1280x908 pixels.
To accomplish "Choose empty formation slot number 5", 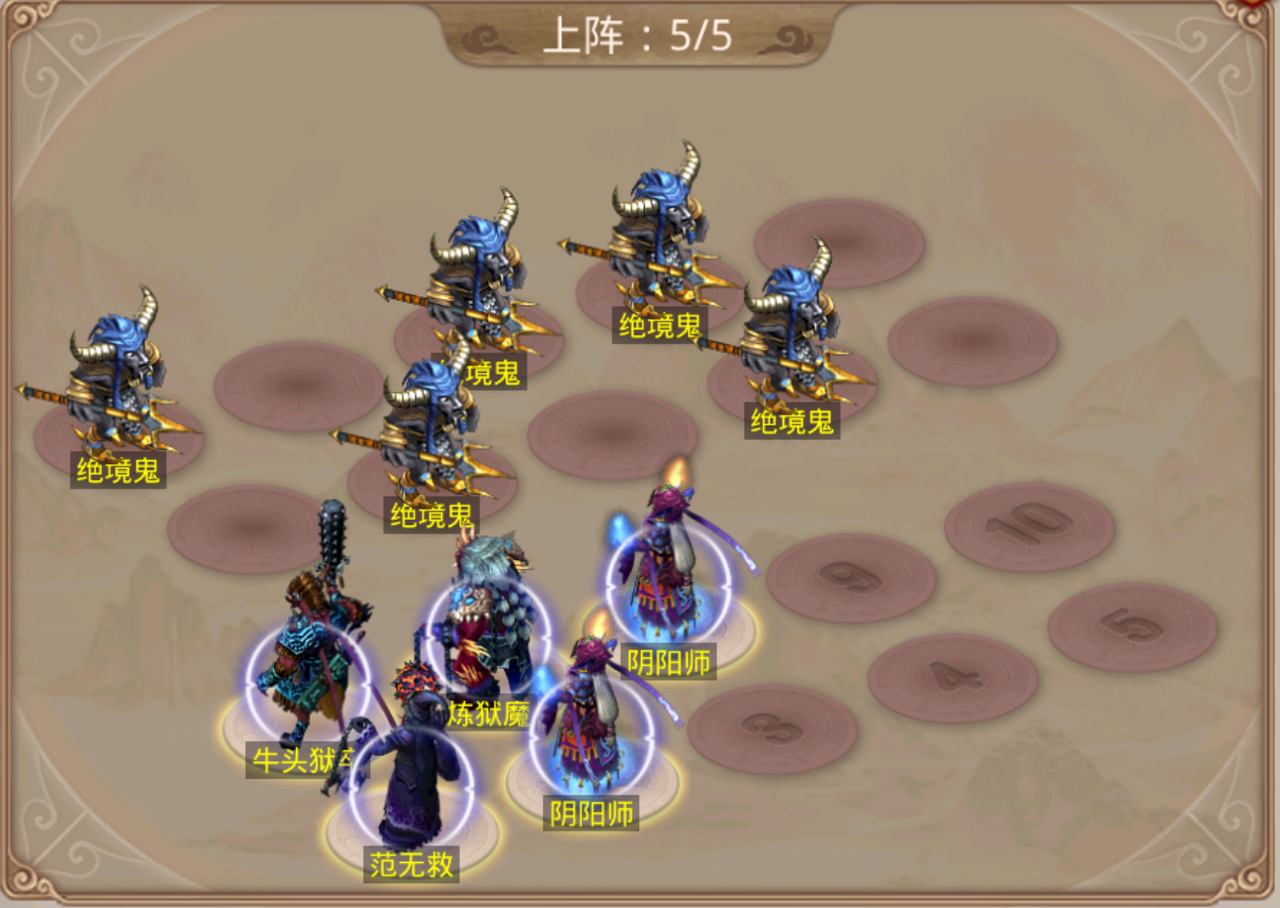I will [1132, 627].
